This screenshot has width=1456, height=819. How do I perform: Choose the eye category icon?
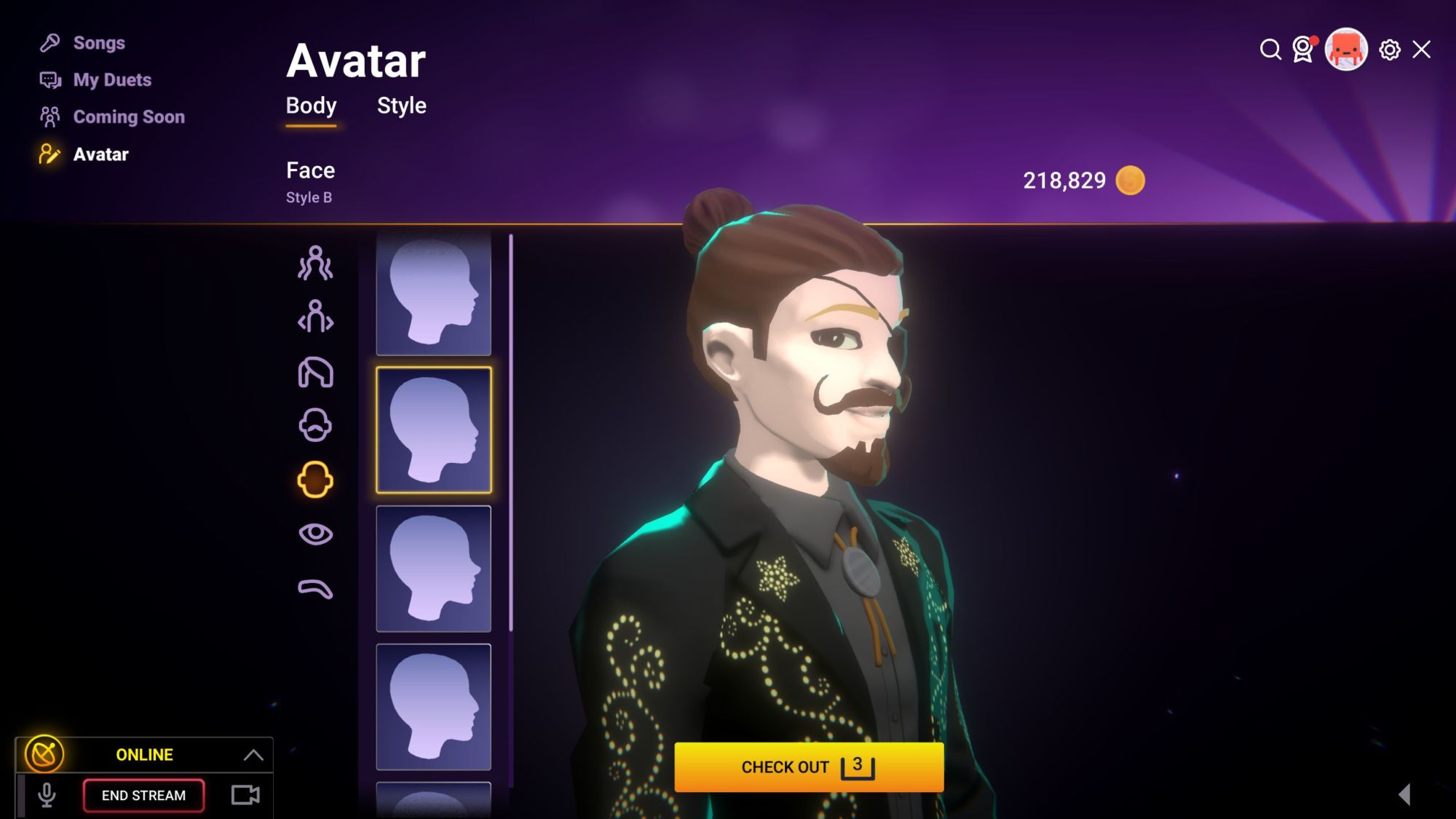pyautogui.click(x=315, y=534)
